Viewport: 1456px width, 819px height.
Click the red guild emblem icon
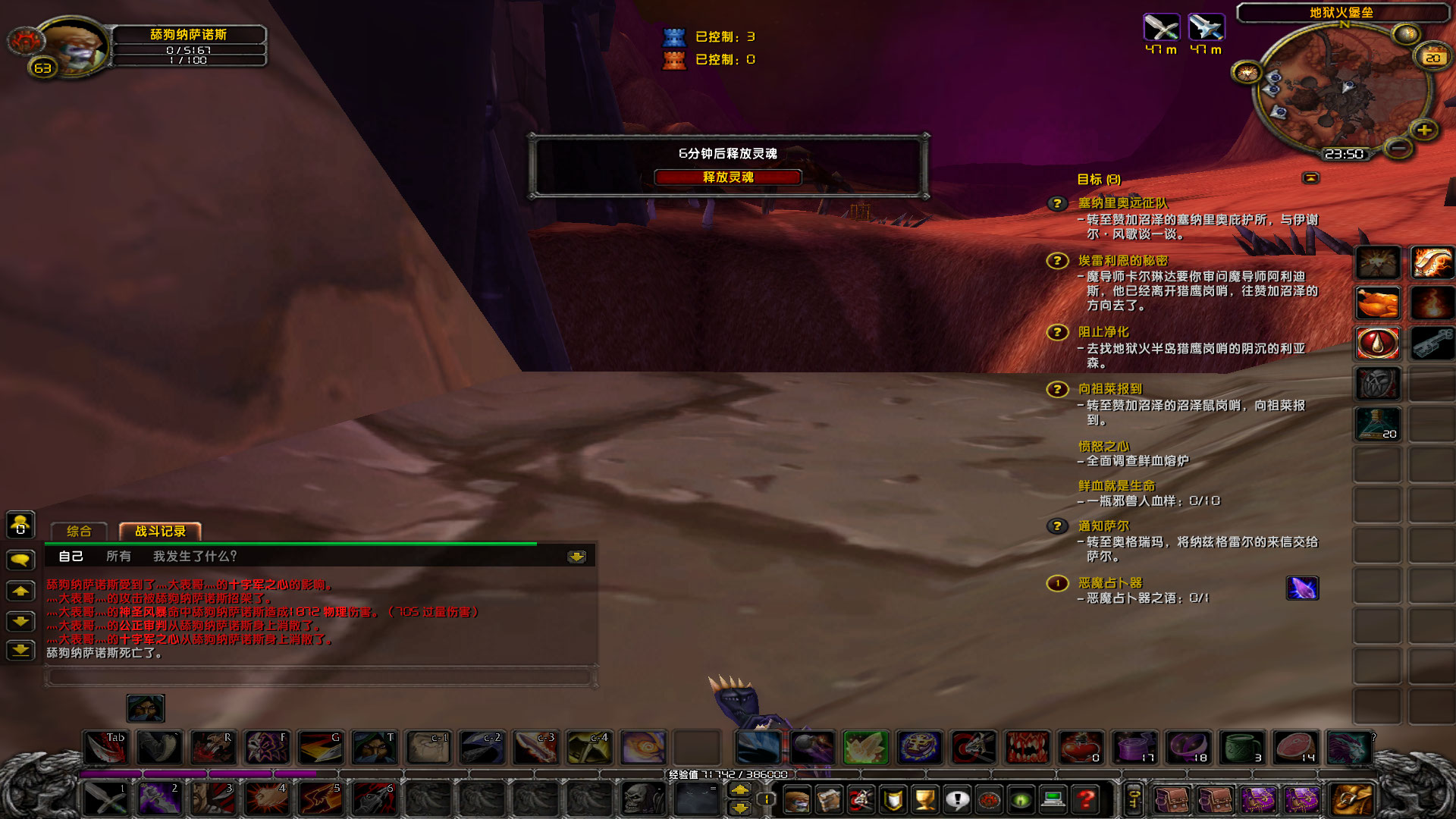[x=989, y=800]
